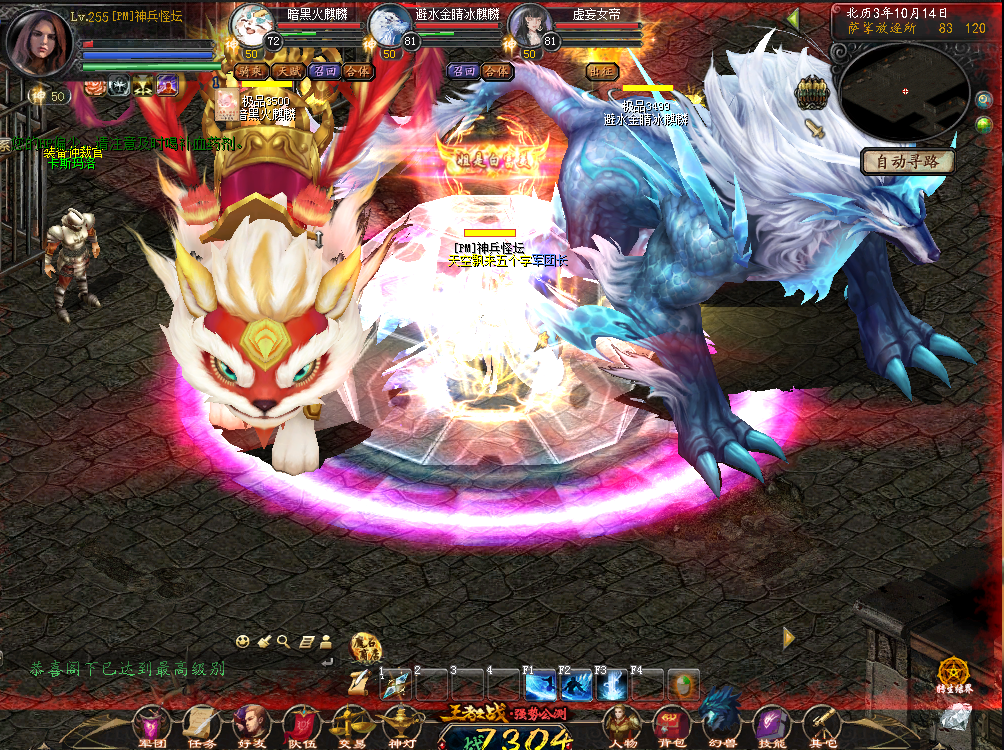Open the 队伍 team panel

tap(301, 723)
